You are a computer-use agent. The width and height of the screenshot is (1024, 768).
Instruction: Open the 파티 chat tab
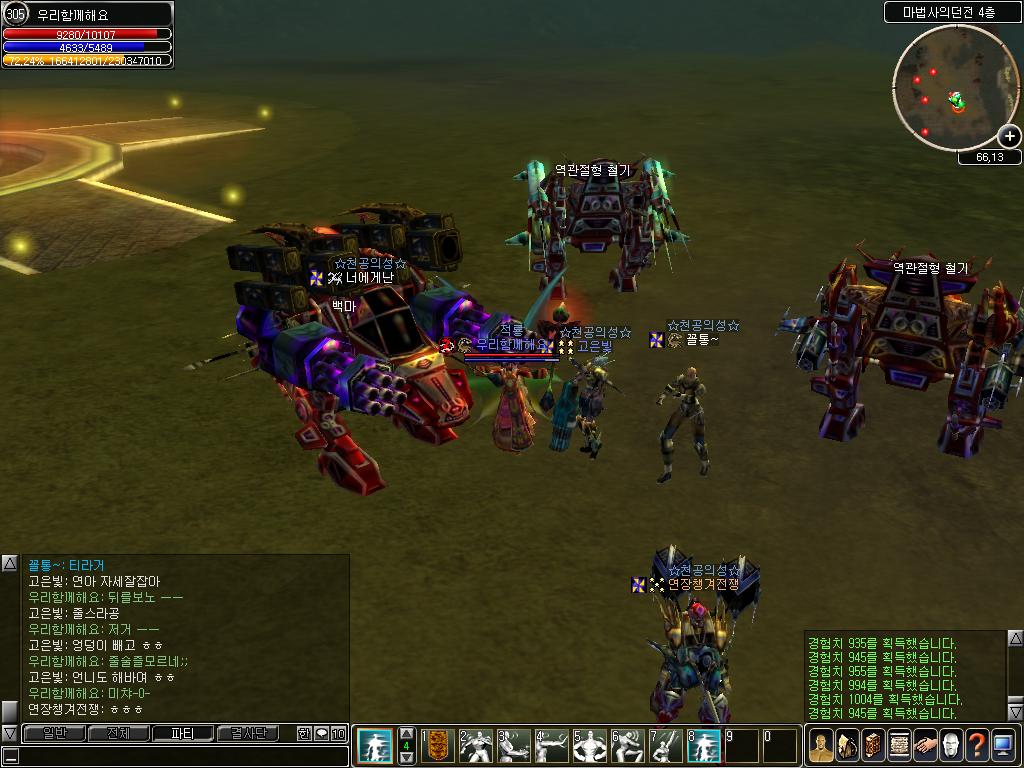click(x=183, y=733)
